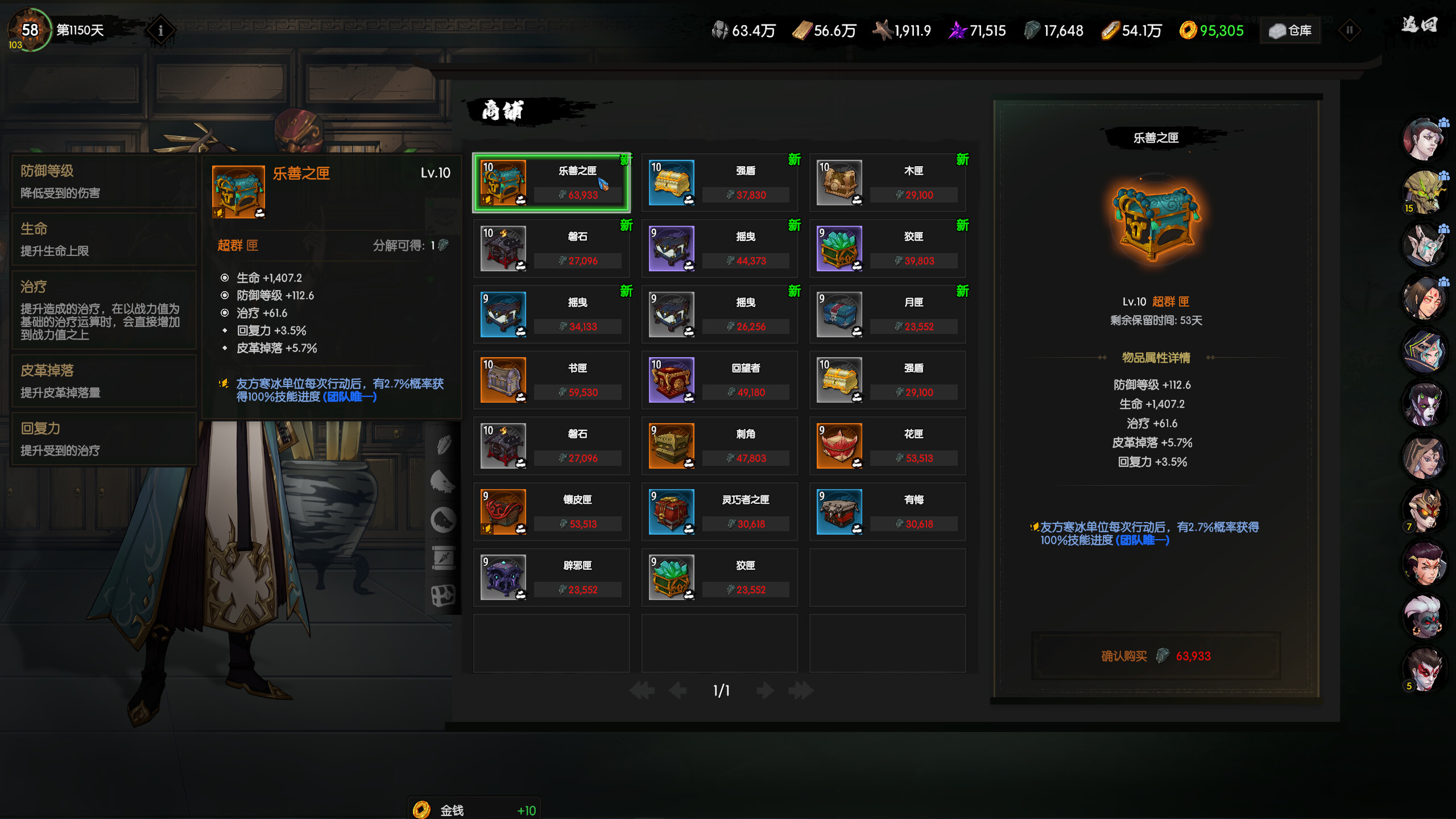This screenshot has width=1456, height=819.
Task: Click the gem resource icon showing 17,648
Action: [x=1032, y=31]
